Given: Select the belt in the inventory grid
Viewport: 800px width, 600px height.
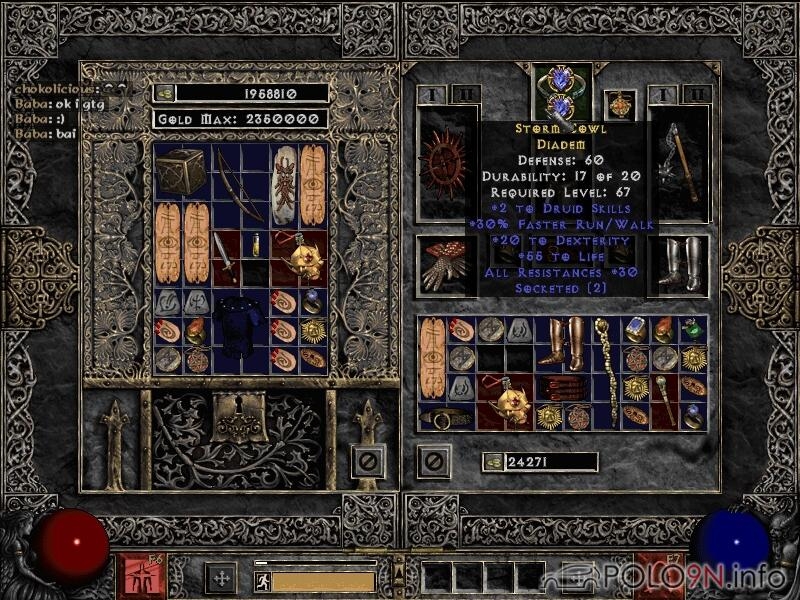Looking at the screenshot, I should pyautogui.click(x=447, y=418).
